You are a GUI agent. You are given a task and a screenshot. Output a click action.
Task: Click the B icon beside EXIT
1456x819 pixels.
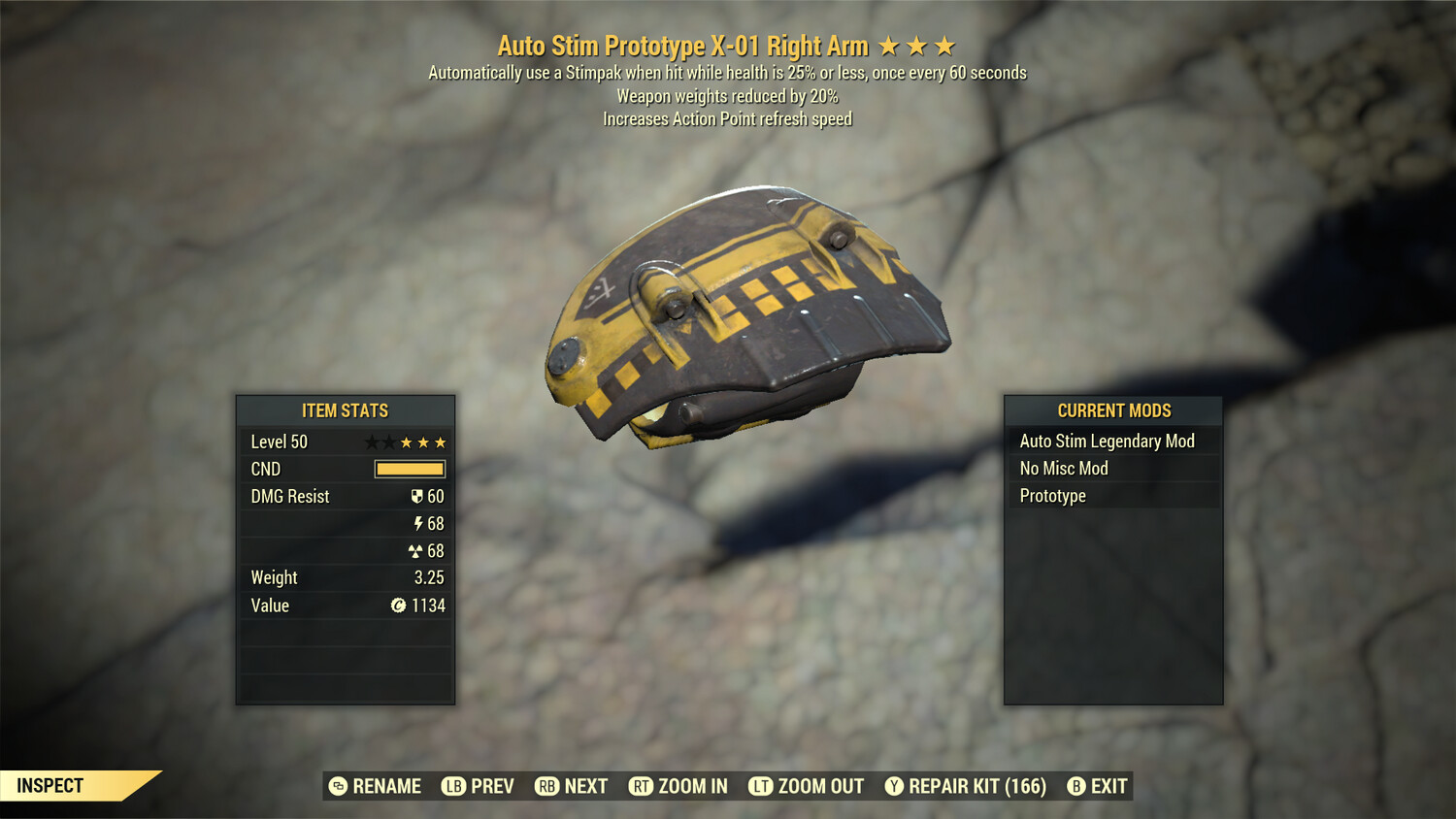click(x=1076, y=786)
